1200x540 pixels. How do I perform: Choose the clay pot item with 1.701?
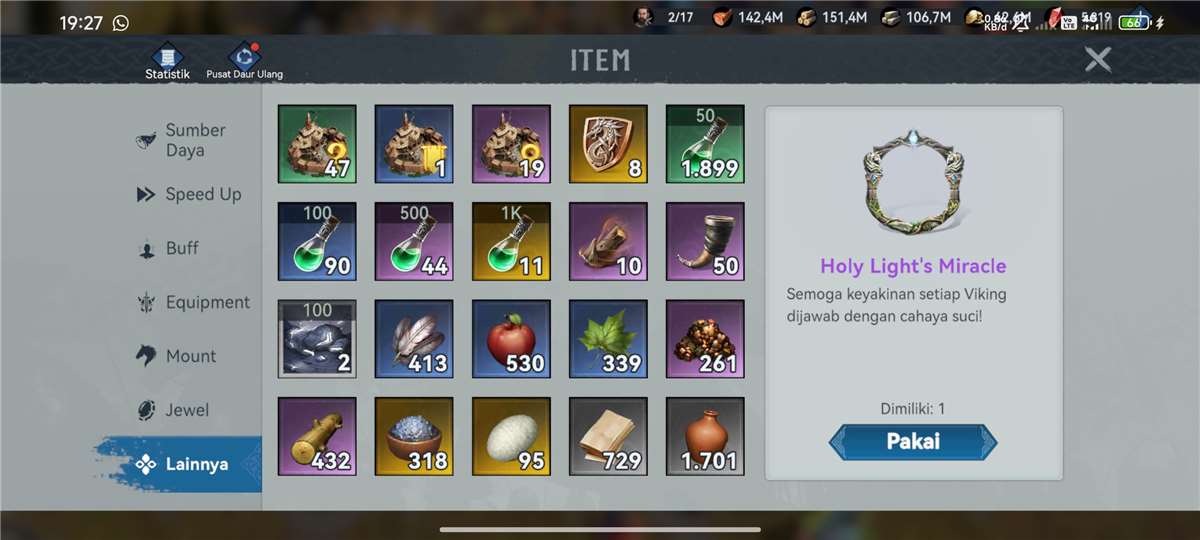click(705, 436)
